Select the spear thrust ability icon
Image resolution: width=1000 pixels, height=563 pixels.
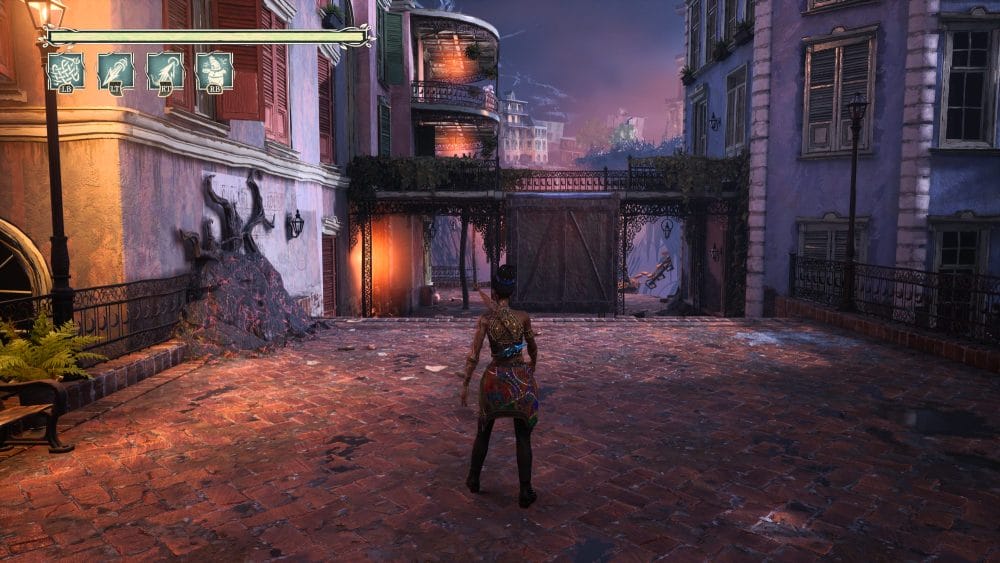click(x=116, y=72)
